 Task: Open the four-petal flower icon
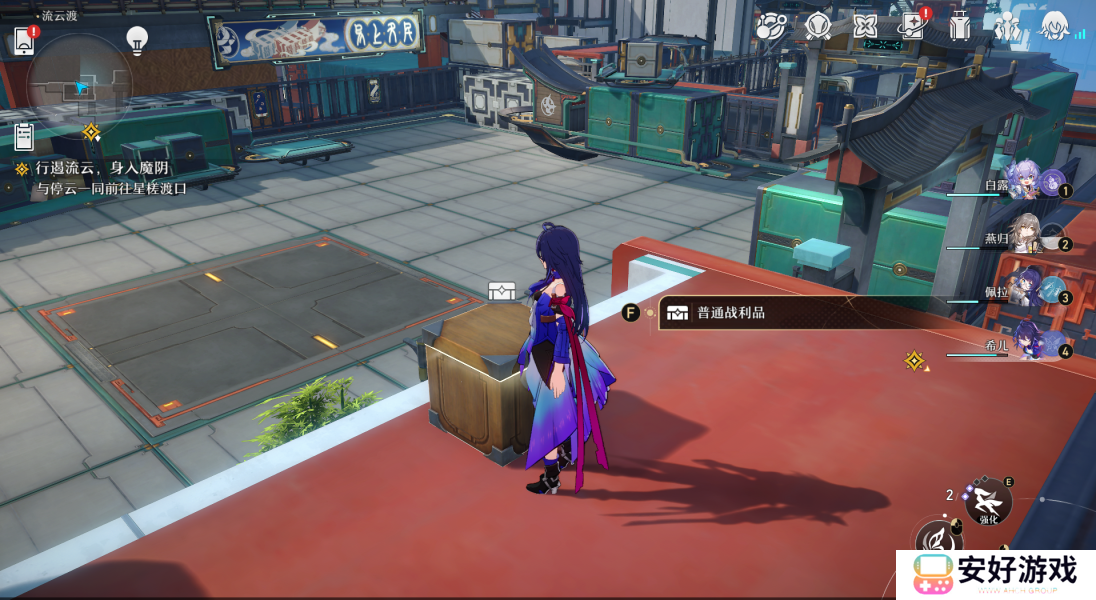(865, 26)
